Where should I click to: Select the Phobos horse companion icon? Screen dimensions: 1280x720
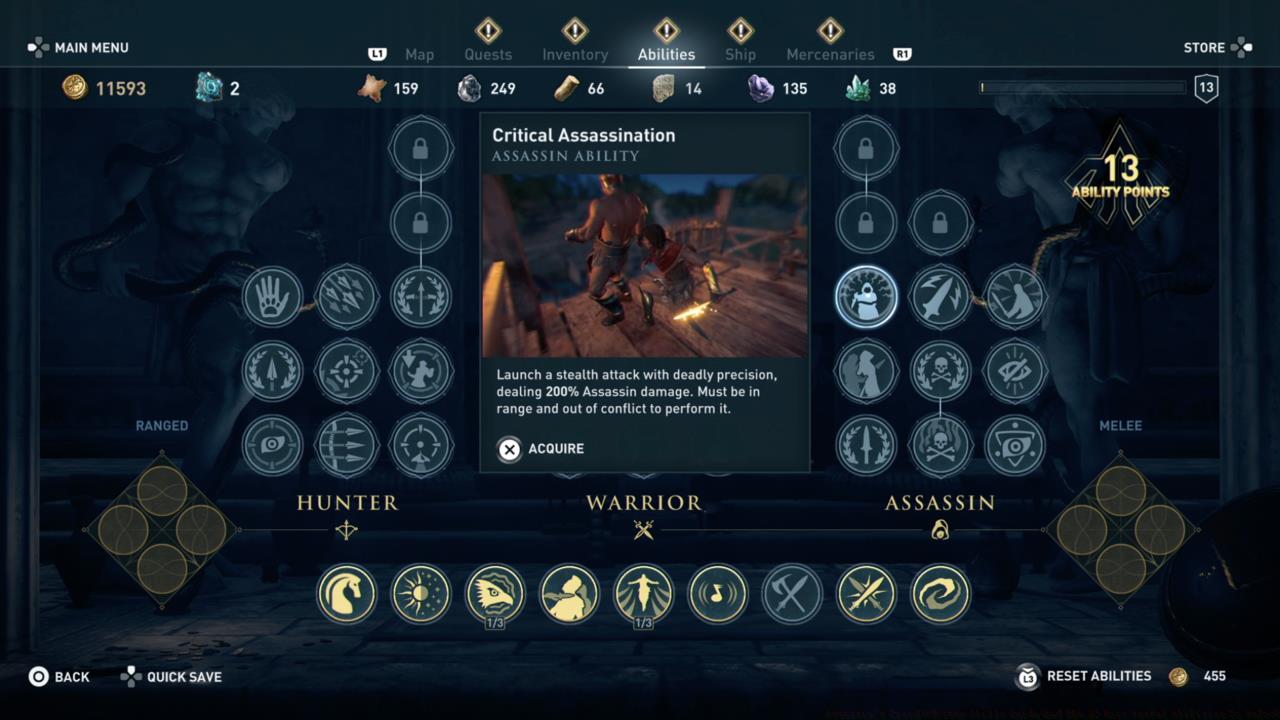pos(347,593)
